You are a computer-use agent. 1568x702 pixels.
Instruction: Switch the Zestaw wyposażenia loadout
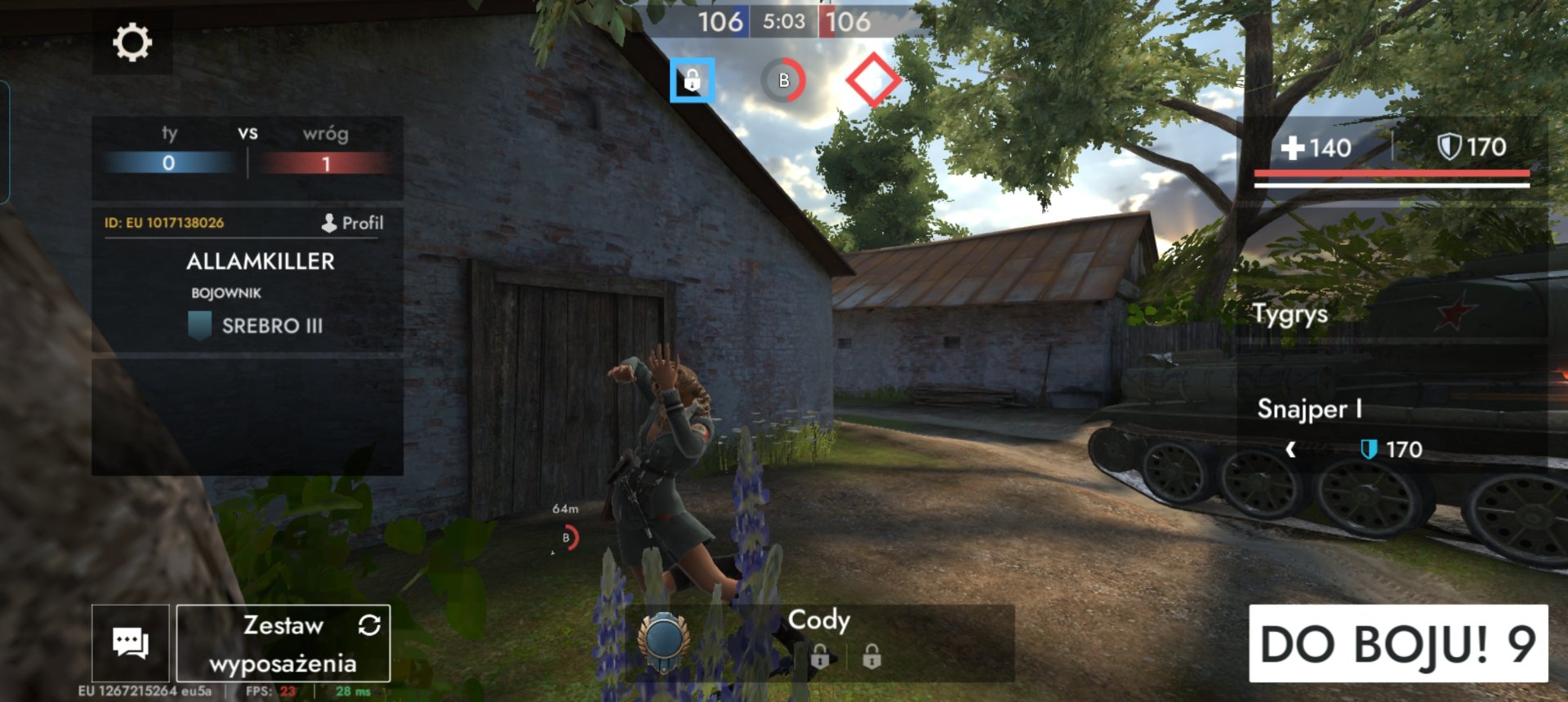[x=283, y=643]
